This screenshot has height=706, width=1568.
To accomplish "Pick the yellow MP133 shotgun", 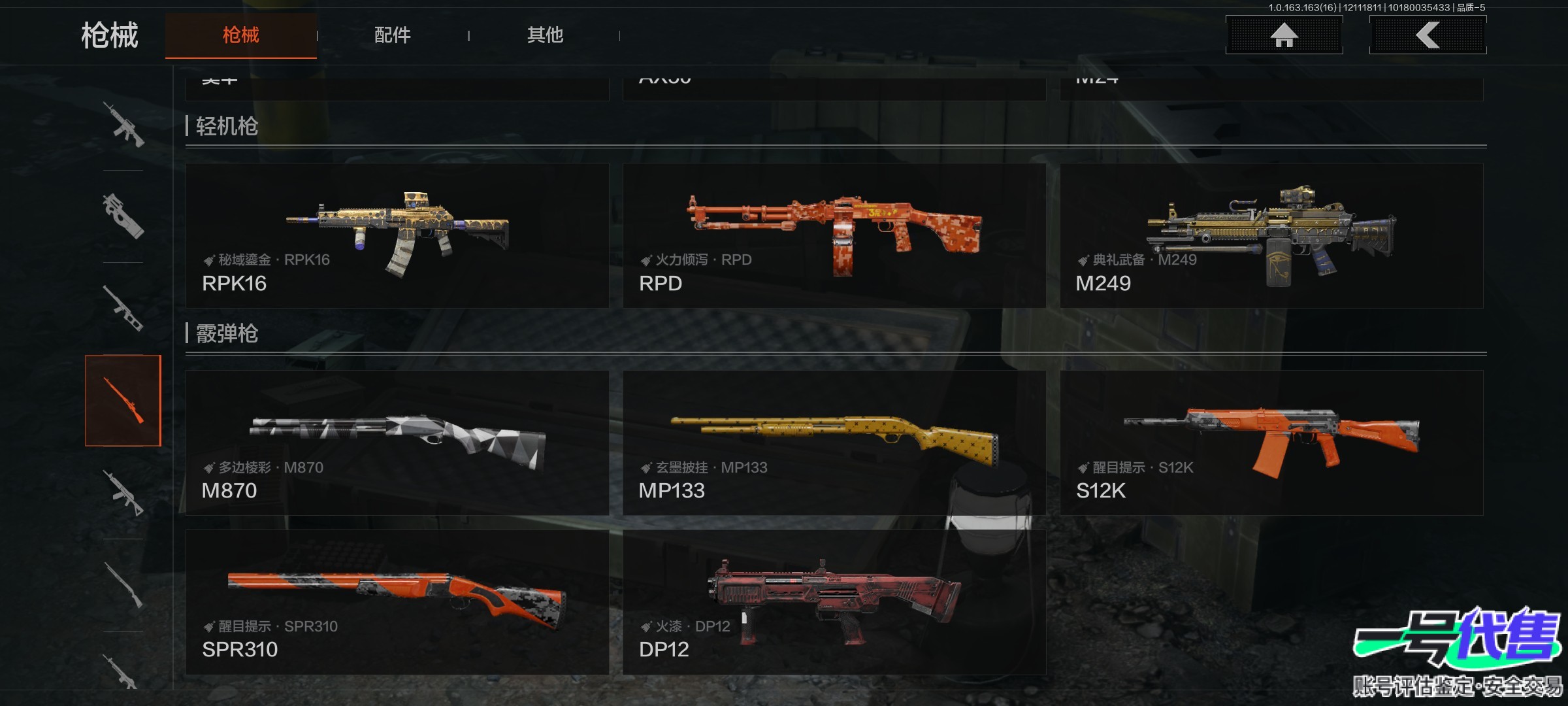I will click(834, 443).
